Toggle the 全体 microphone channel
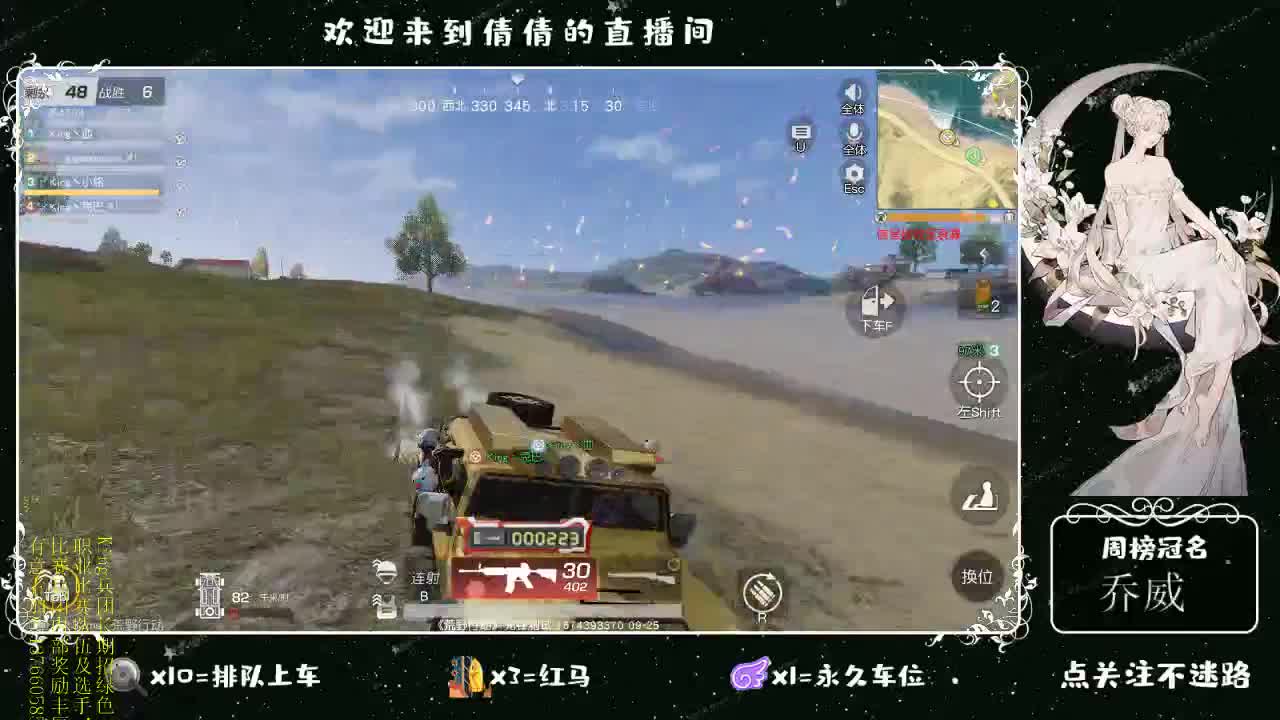This screenshot has height=720, width=1280. click(x=853, y=132)
